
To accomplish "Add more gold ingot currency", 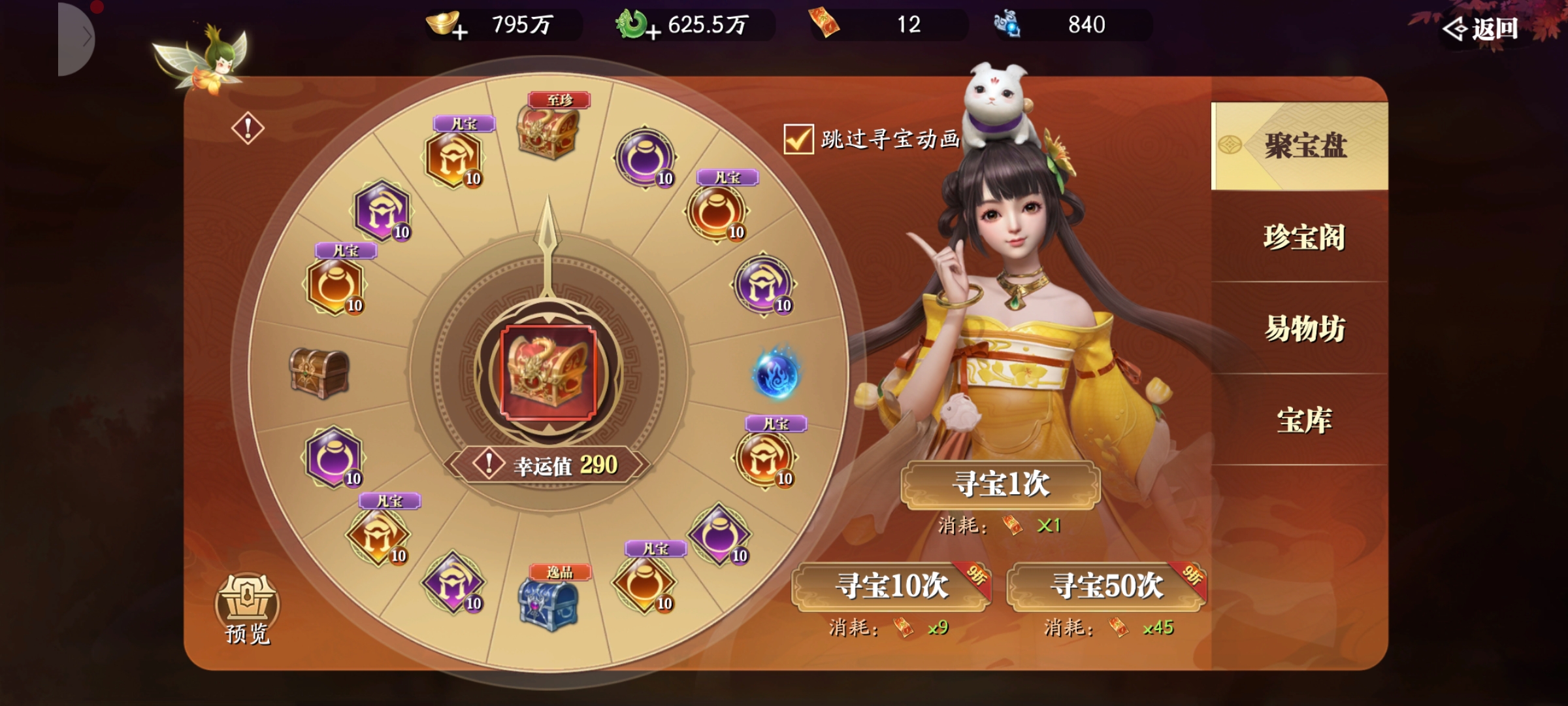I will click(x=459, y=31).
